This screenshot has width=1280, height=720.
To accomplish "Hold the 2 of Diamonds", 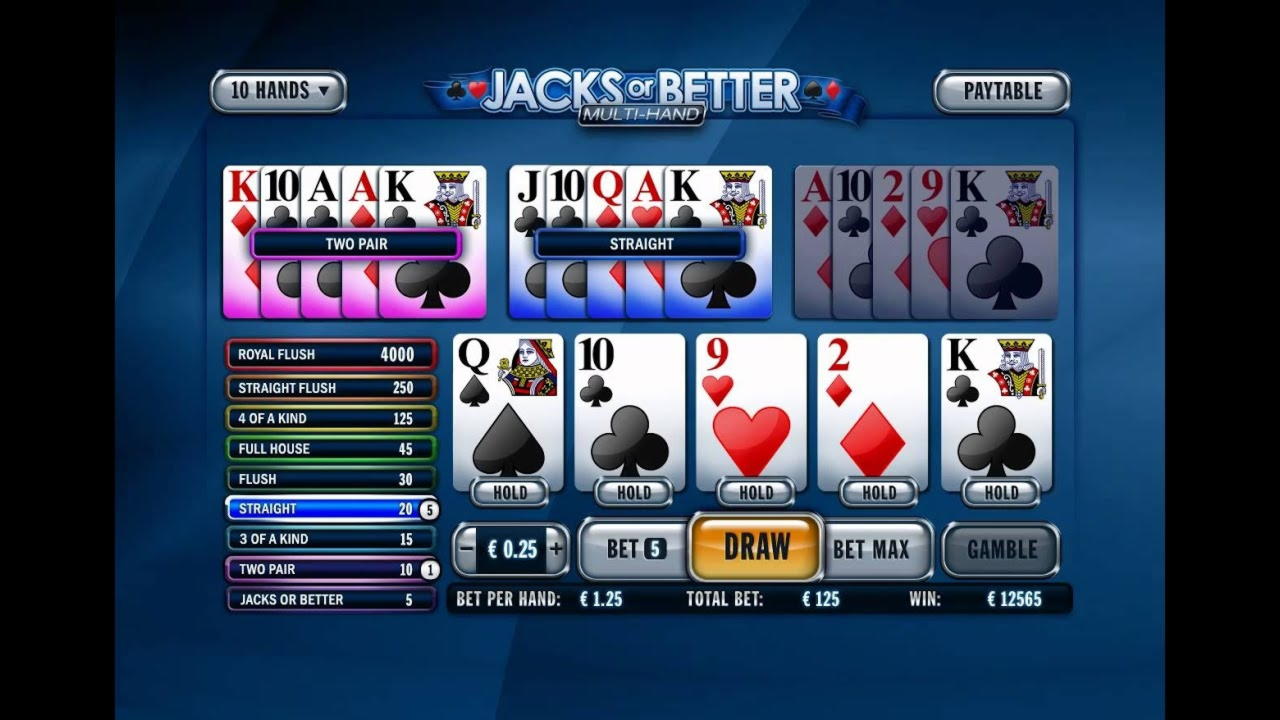I will click(878, 492).
